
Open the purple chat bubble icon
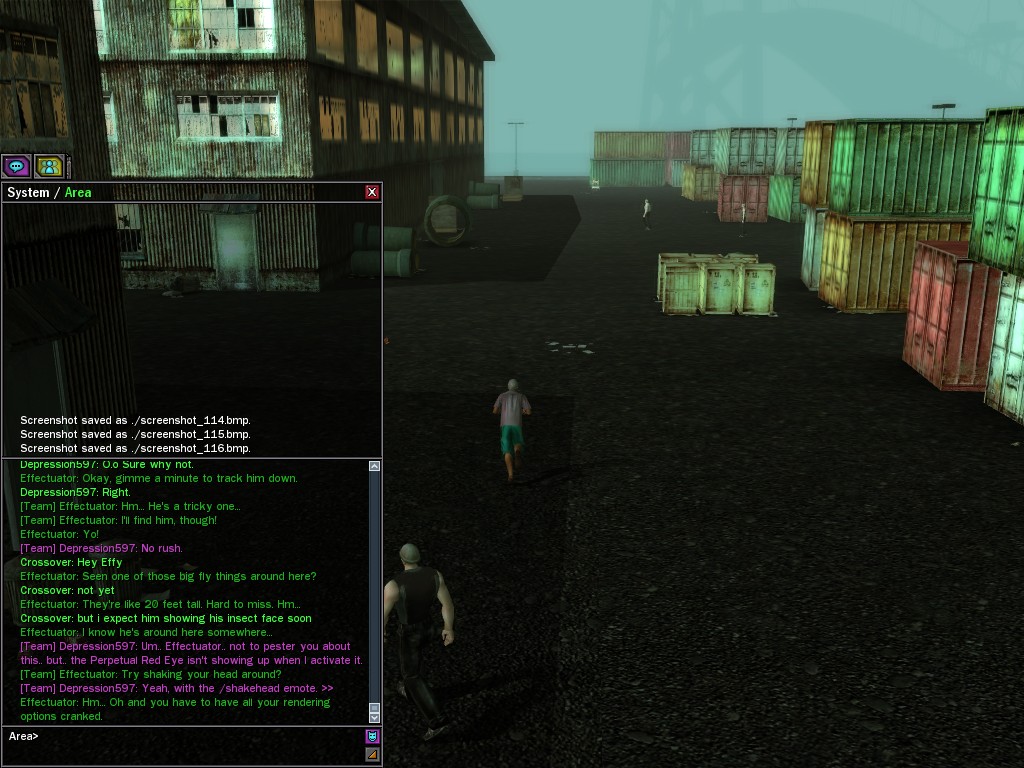16,166
